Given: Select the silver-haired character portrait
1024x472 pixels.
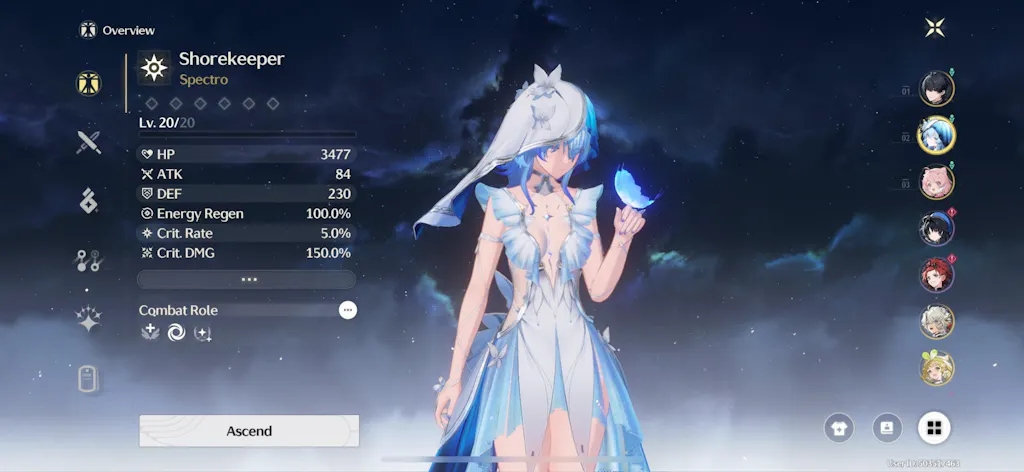Looking at the screenshot, I should click(937, 321).
